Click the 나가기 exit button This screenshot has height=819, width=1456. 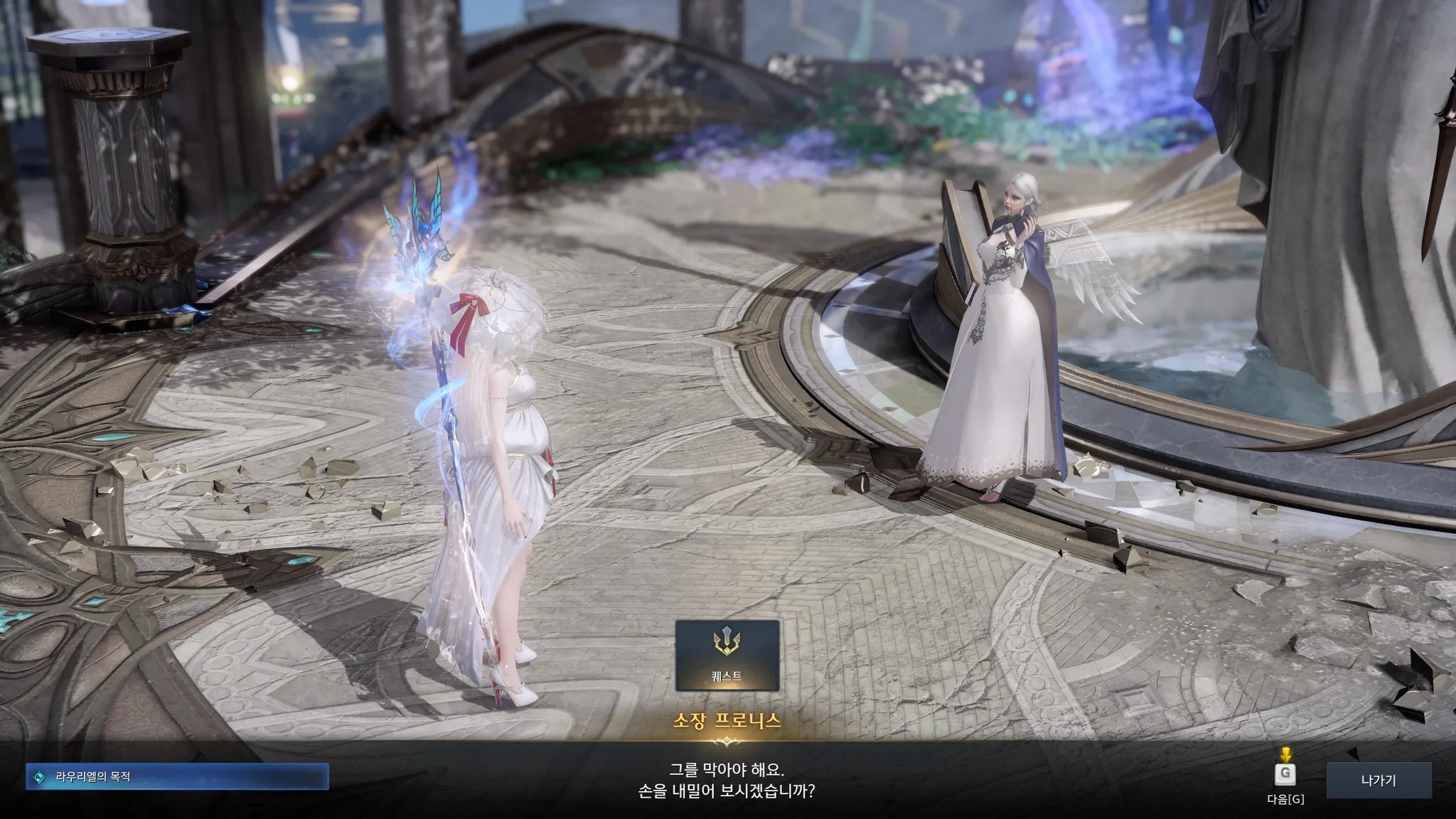click(x=1378, y=780)
